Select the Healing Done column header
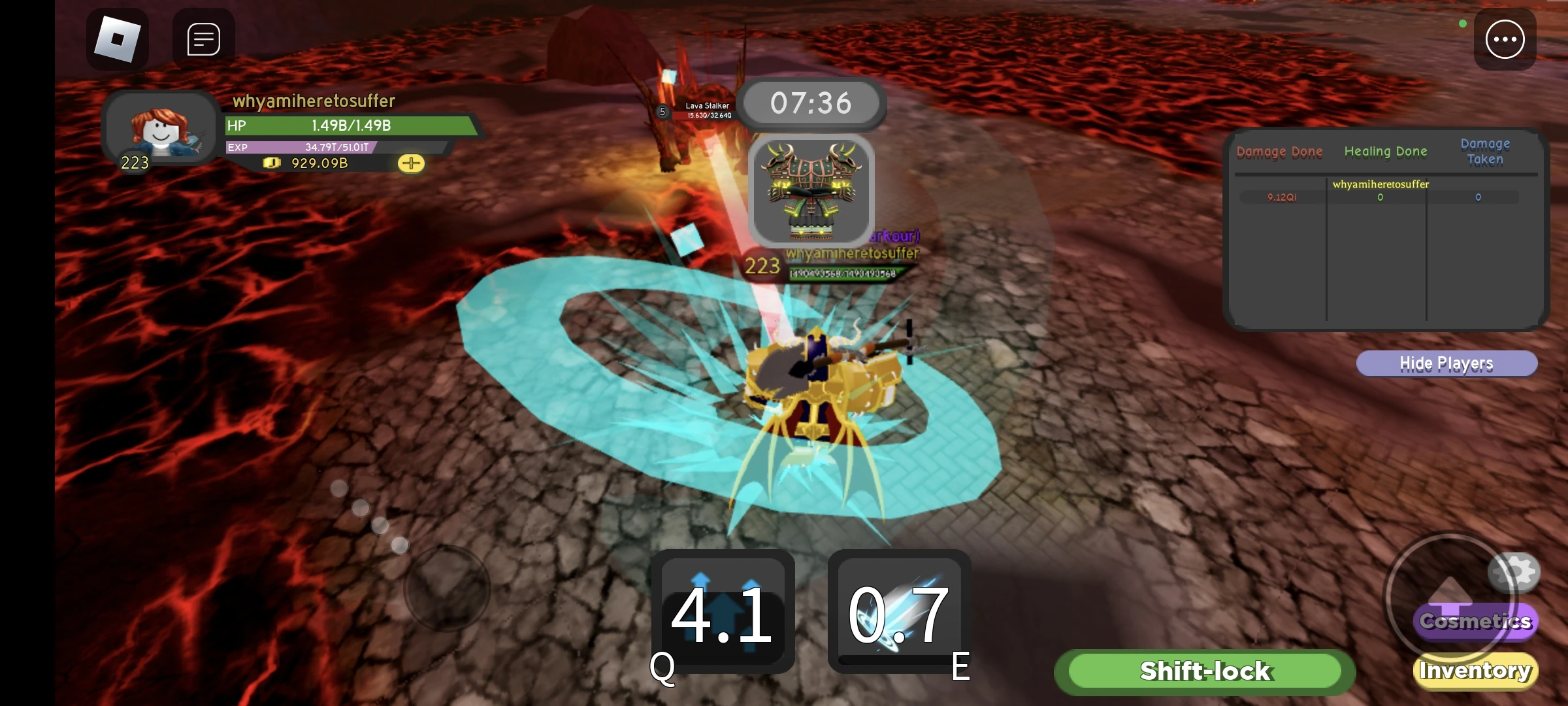The width and height of the screenshot is (1568, 706). click(x=1386, y=151)
